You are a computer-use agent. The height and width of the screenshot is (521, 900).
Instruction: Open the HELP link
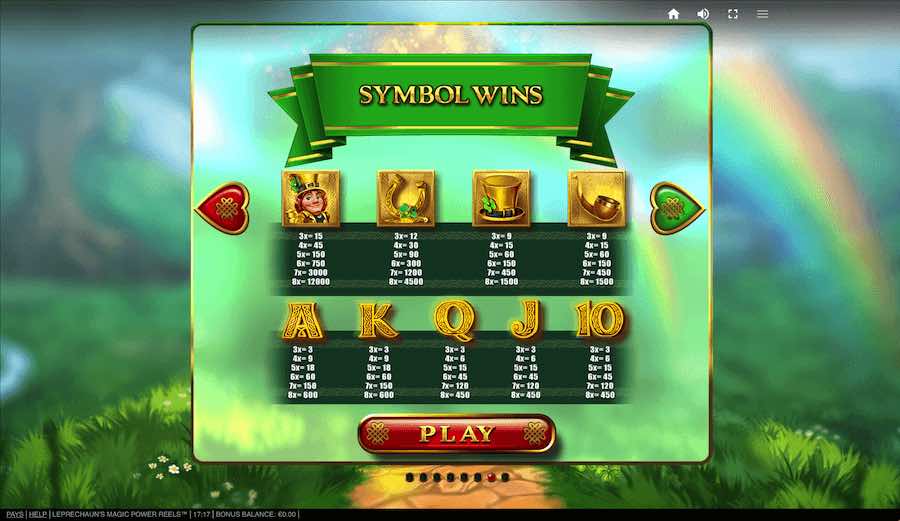pyautogui.click(x=38, y=514)
